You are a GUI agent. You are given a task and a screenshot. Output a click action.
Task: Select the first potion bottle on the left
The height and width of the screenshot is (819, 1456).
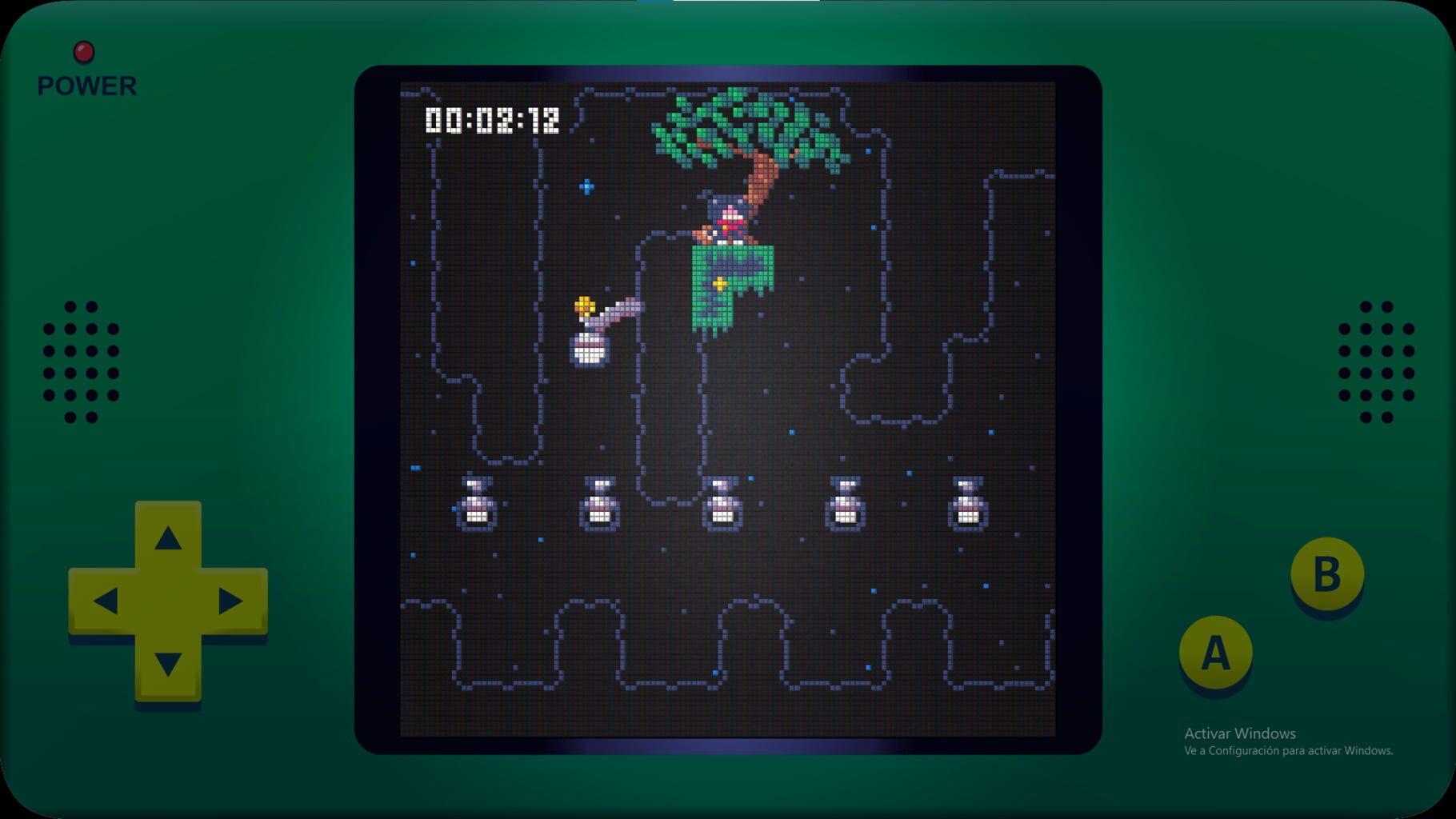[x=475, y=504]
